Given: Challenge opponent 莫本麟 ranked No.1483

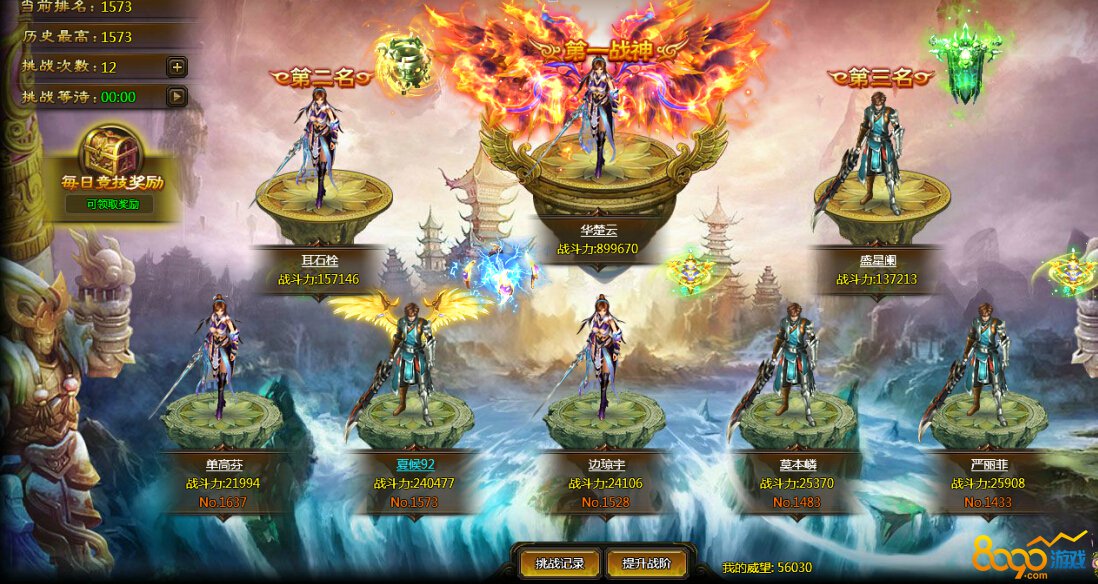Looking at the screenshot, I should (x=793, y=360).
